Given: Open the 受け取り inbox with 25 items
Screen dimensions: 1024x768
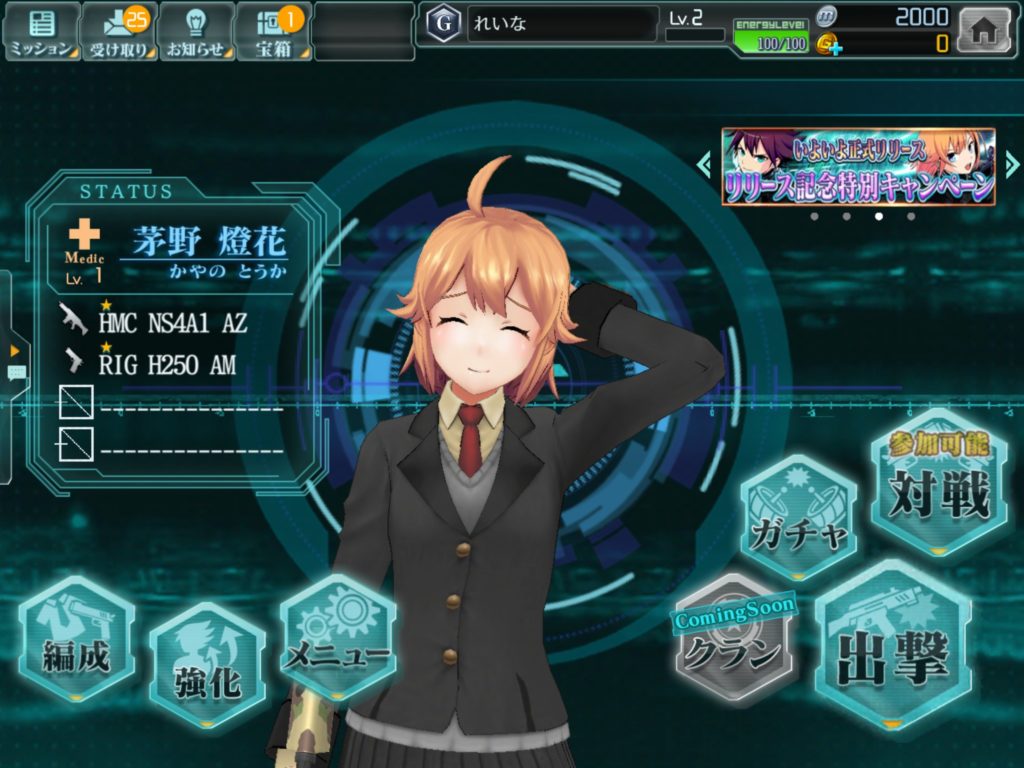Looking at the screenshot, I should [x=118, y=31].
